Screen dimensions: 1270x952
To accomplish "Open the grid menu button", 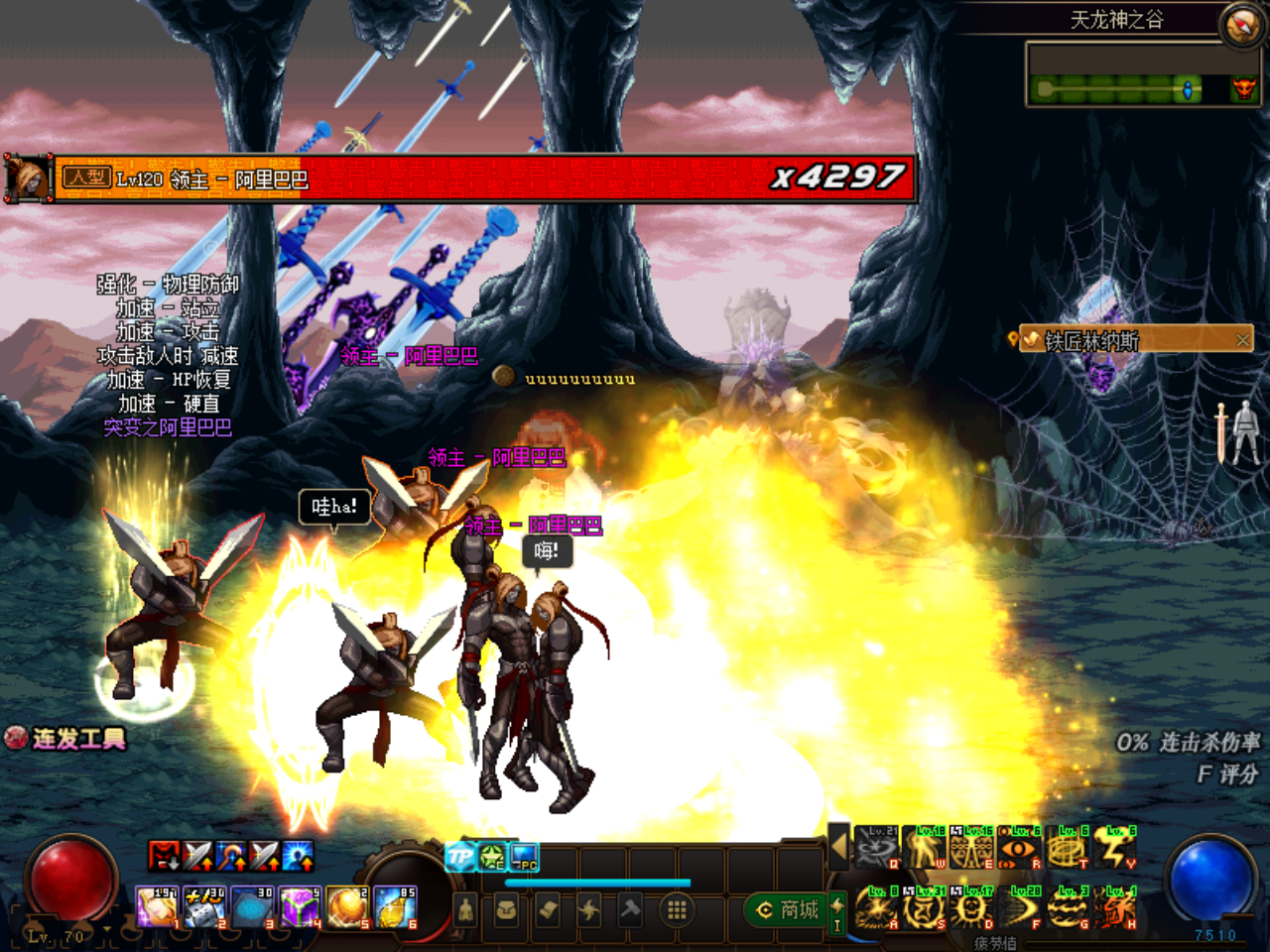I will pyautogui.click(x=677, y=909).
